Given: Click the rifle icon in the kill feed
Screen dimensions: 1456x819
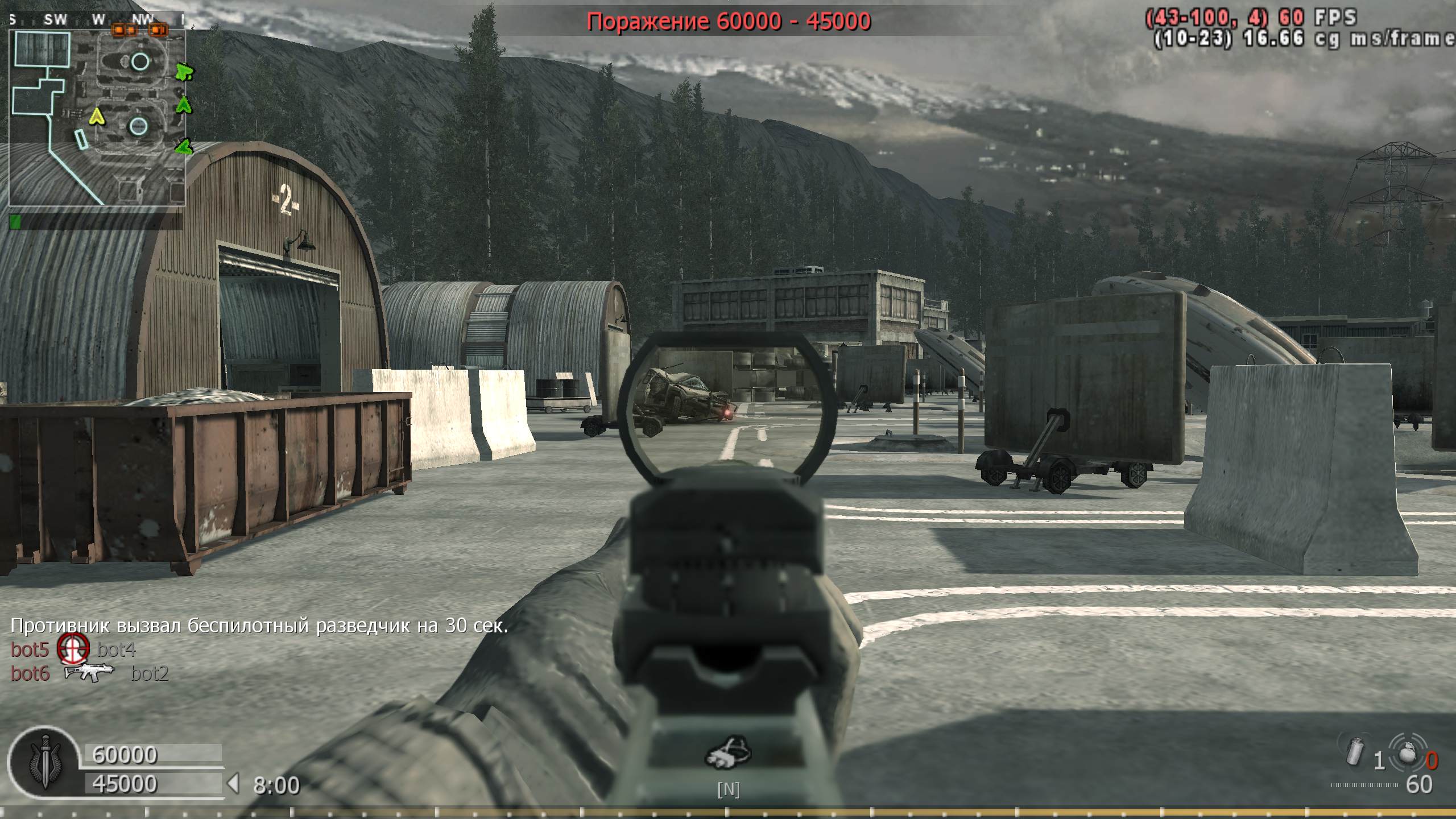Looking at the screenshot, I should pos(89,673).
